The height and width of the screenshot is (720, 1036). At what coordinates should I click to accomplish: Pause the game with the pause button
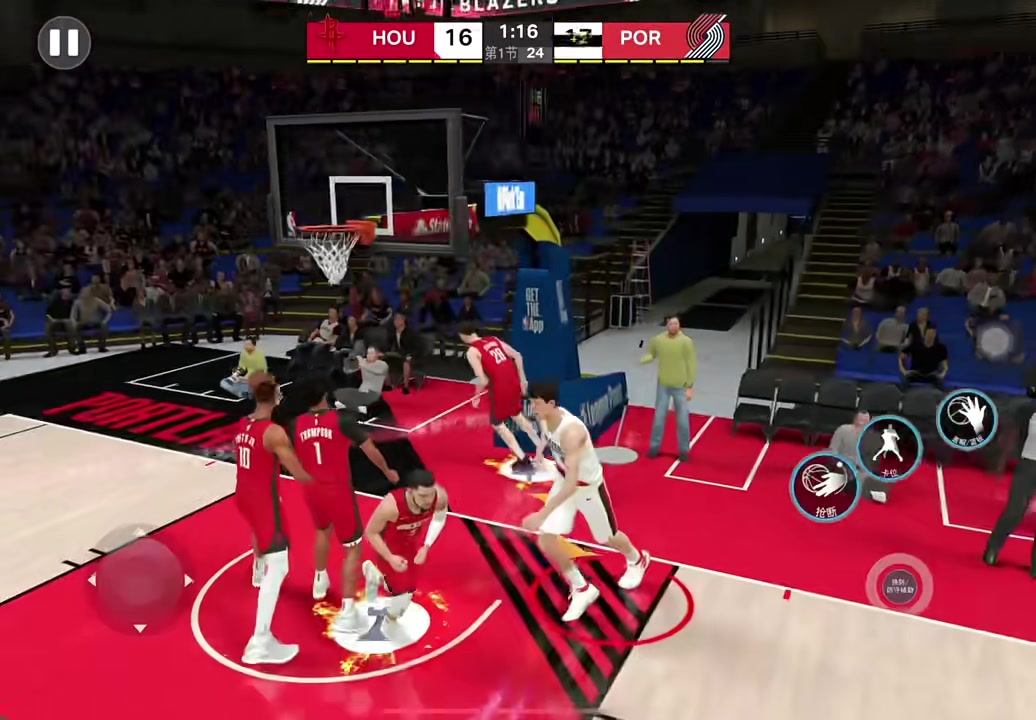click(64, 42)
